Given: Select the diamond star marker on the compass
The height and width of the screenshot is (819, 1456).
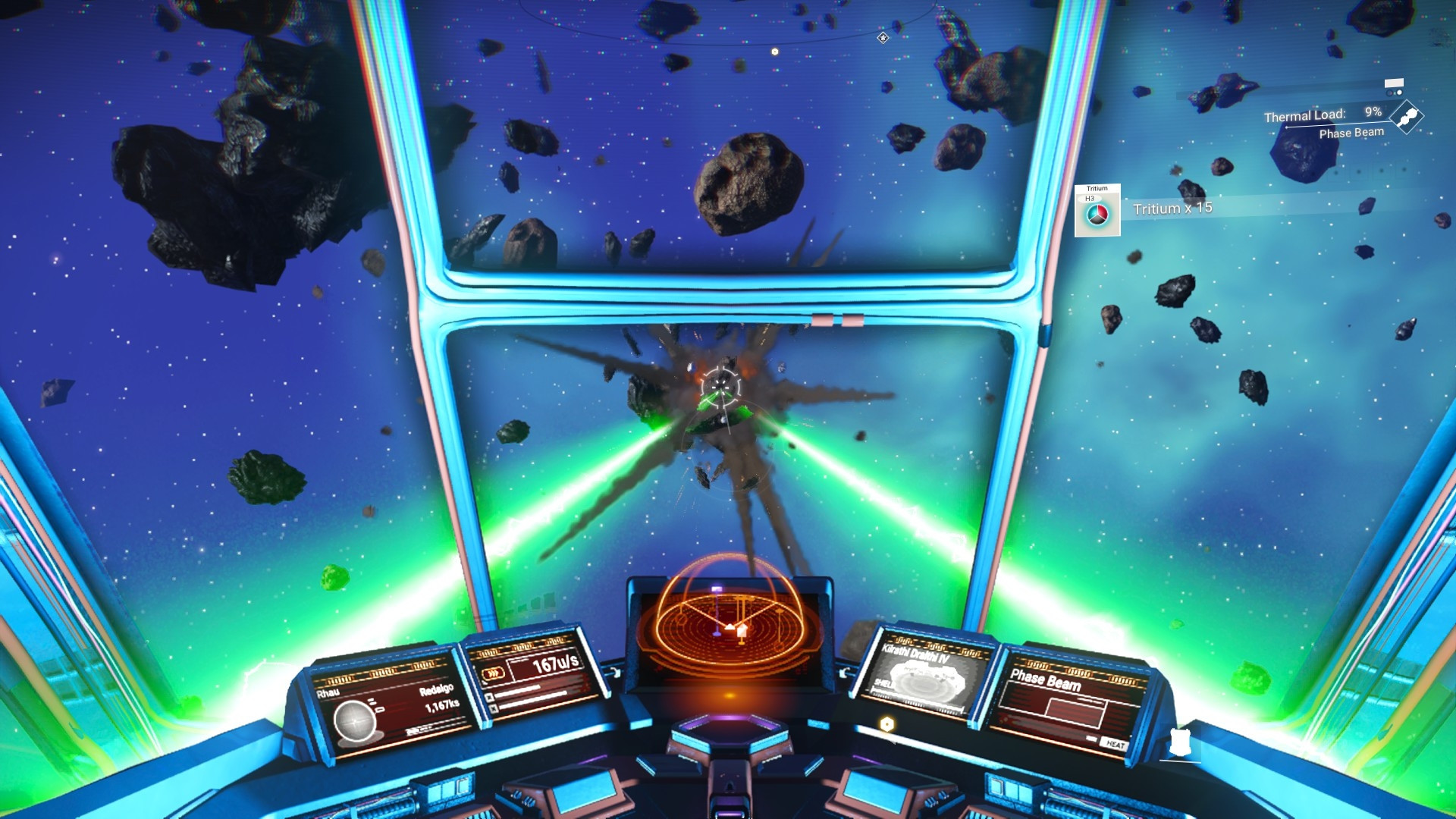Looking at the screenshot, I should [x=883, y=37].
